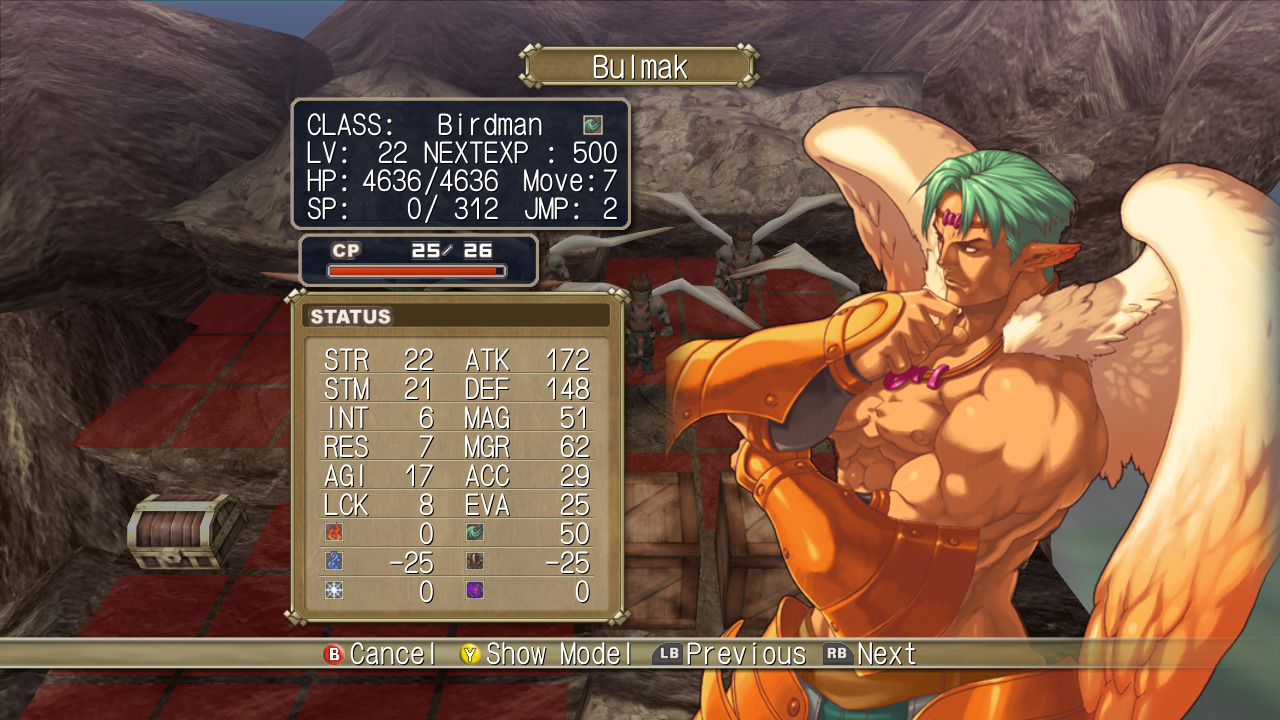Advance to the Next unit
The width and height of the screenshot is (1280, 720).
tap(887, 654)
